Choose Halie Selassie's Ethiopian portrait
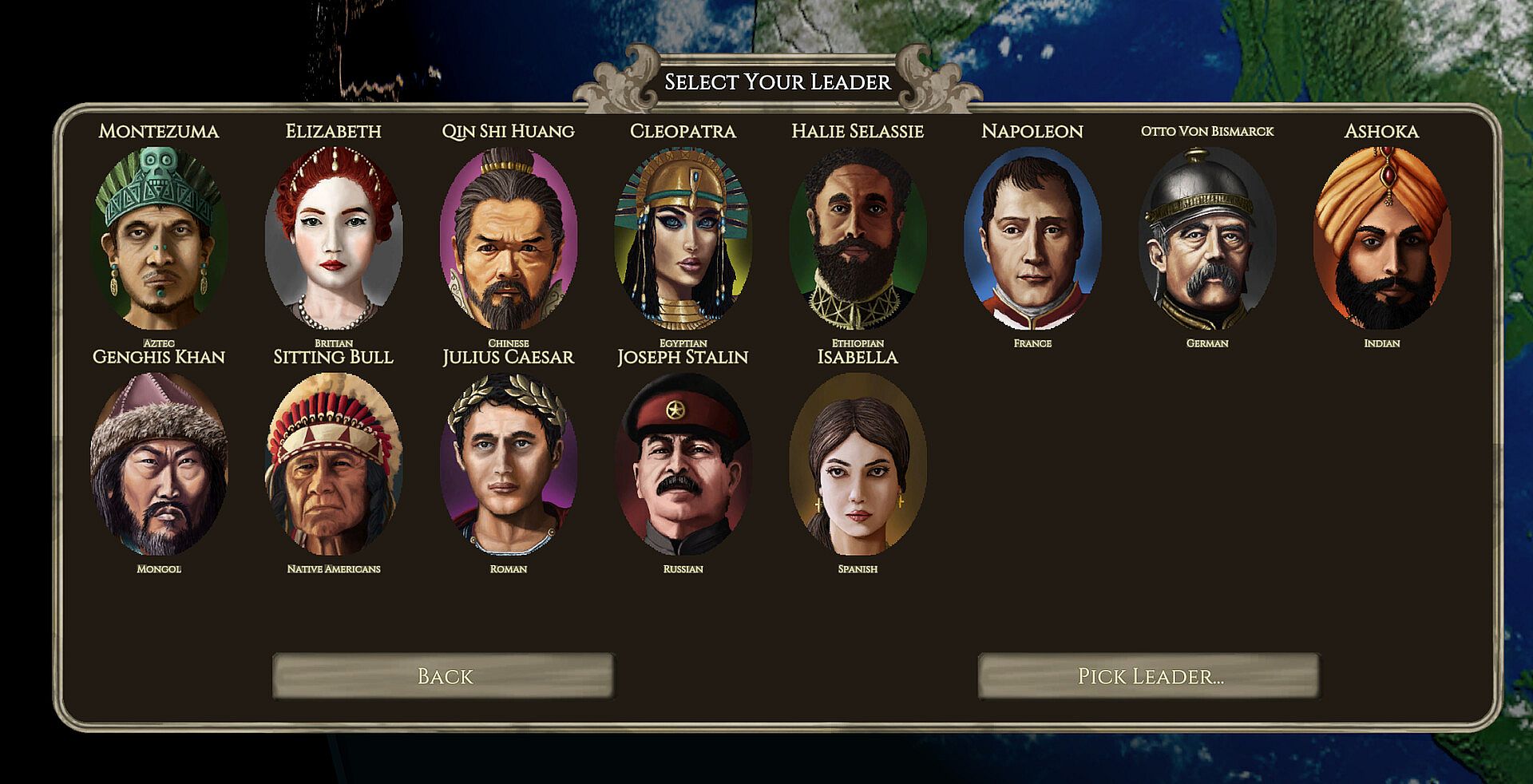Image resolution: width=1533 pixels, height=784 pixels. [858, 238]
